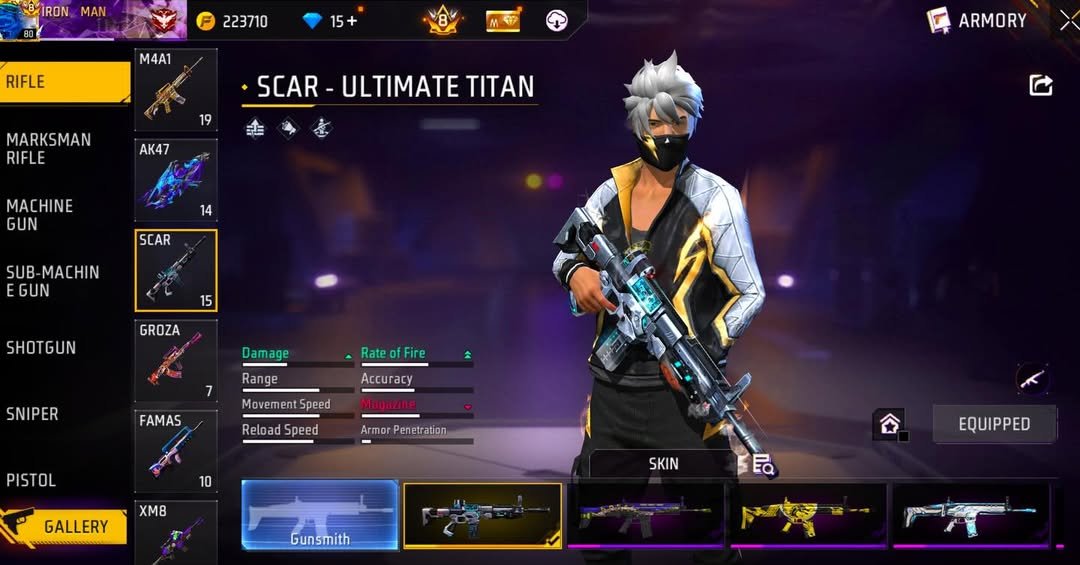Show the Shotgun weapon category
The height and width of the screenshot is (565, 1080).
(x=41, y=348)
